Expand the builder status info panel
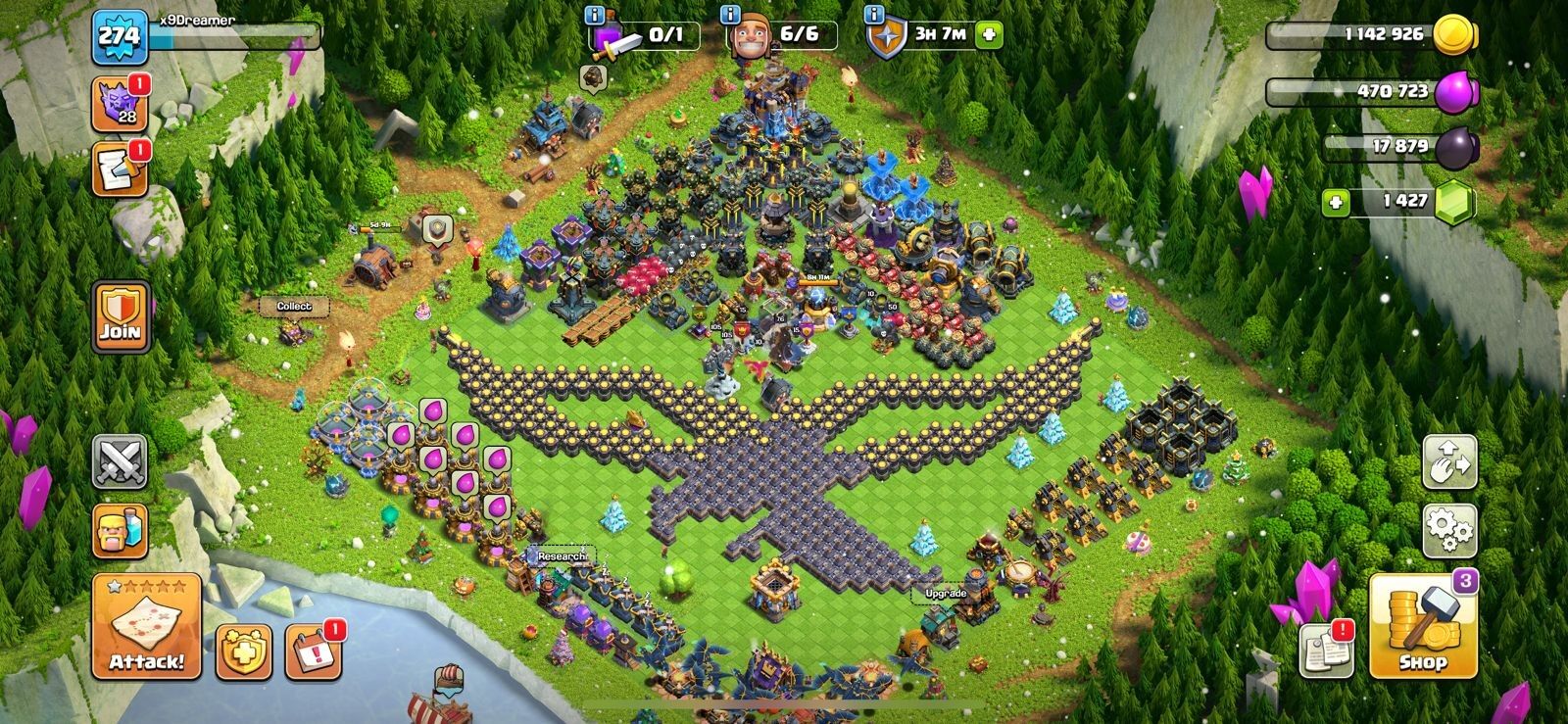This screenshot has height=724, width=1568. pos(729,15)
